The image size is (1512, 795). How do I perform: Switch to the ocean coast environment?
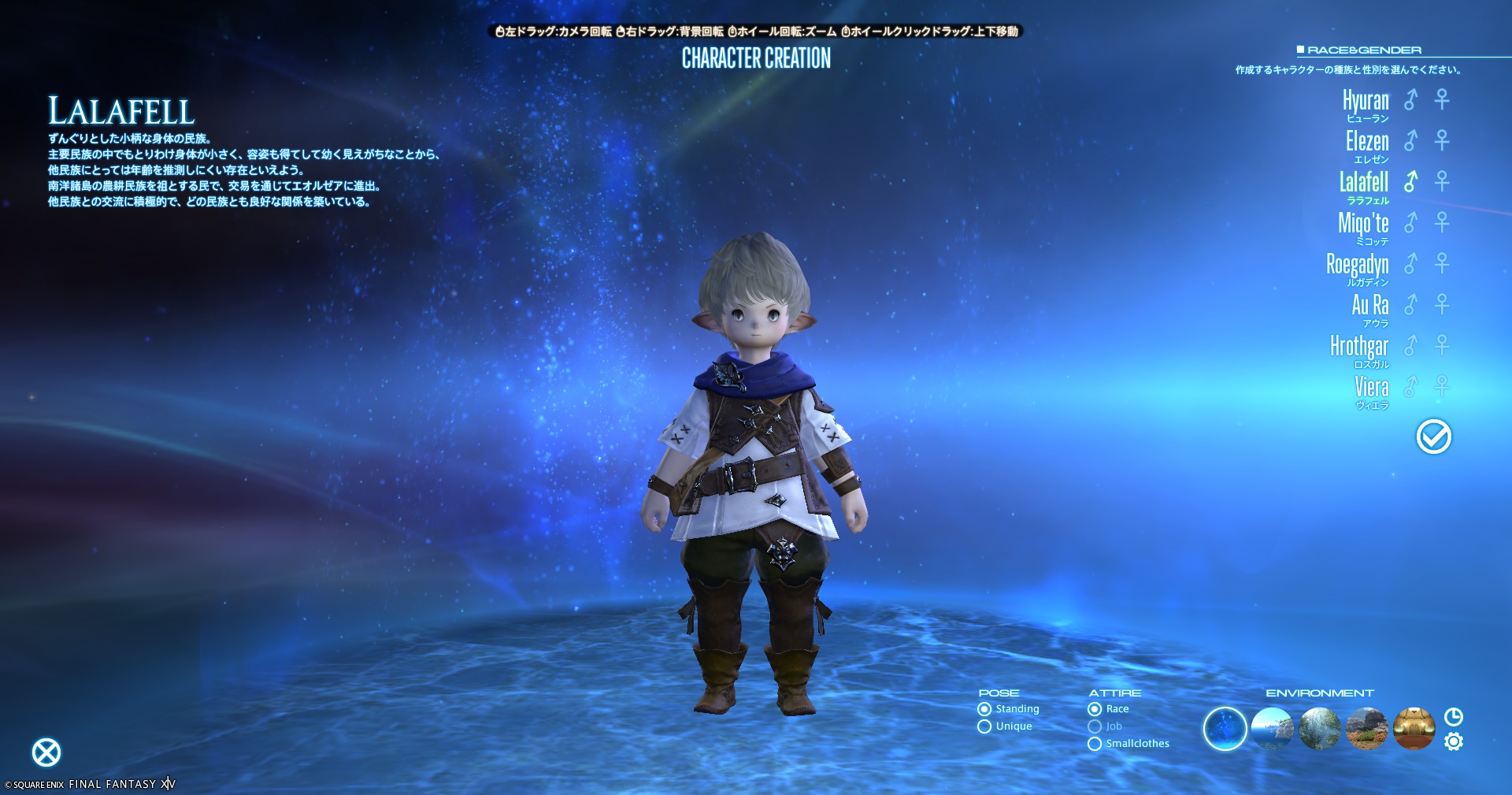1272,729
